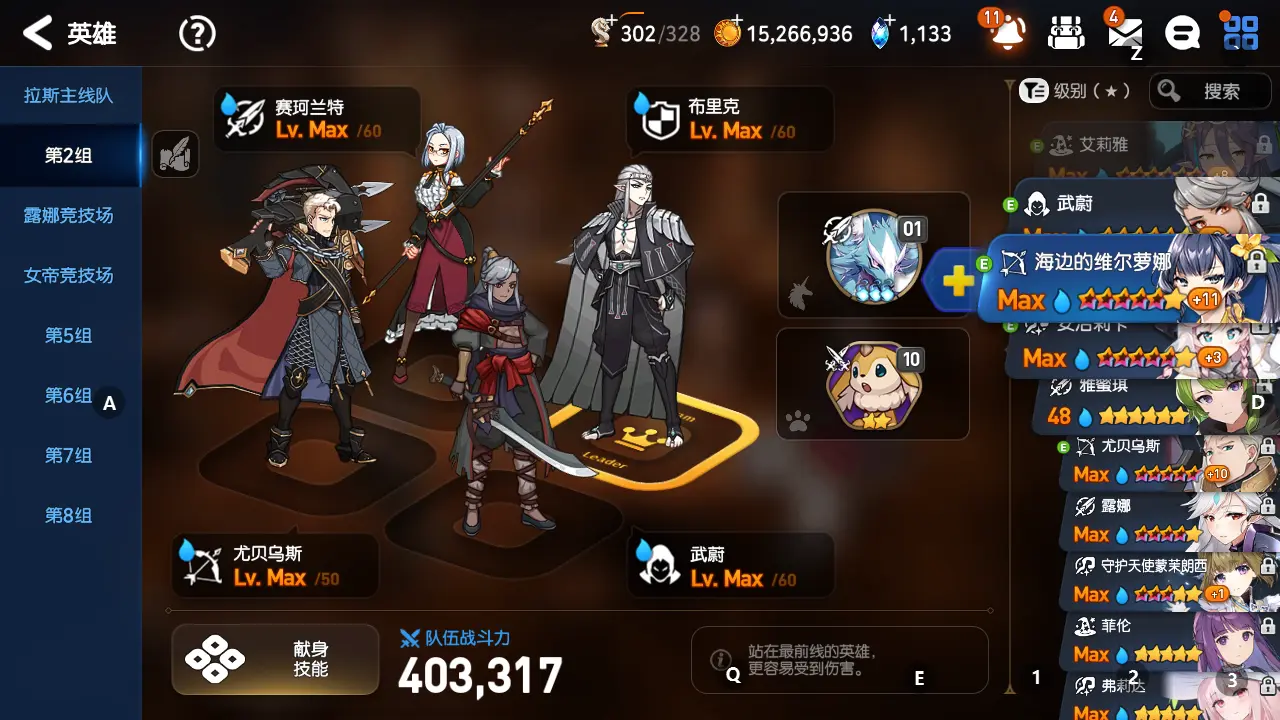This screenshot has height=720, width=1280.
Task: Change the 级别 hero sort filter
Action: 1075,92
